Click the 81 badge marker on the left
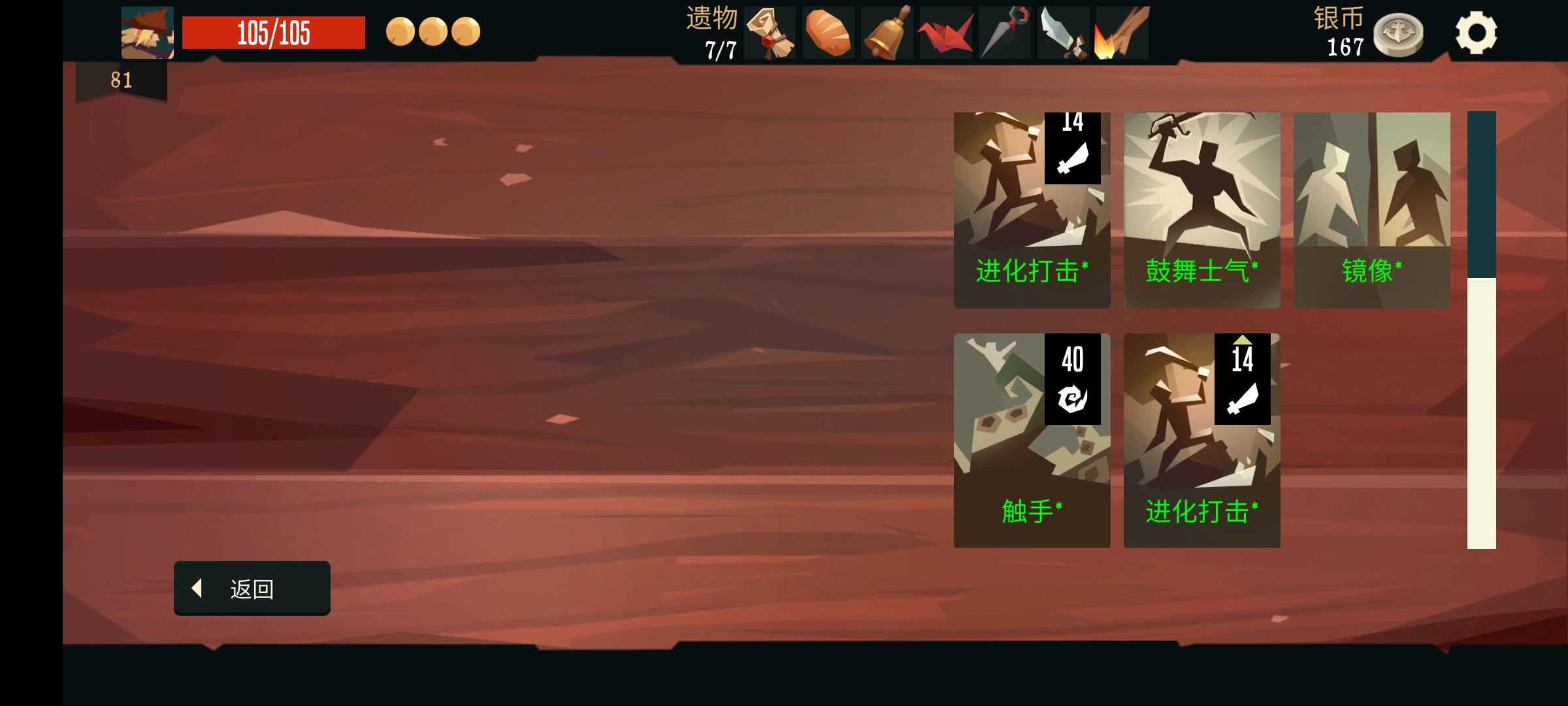The width and height of the screenshot is (1568, 706). click(120, 80)
